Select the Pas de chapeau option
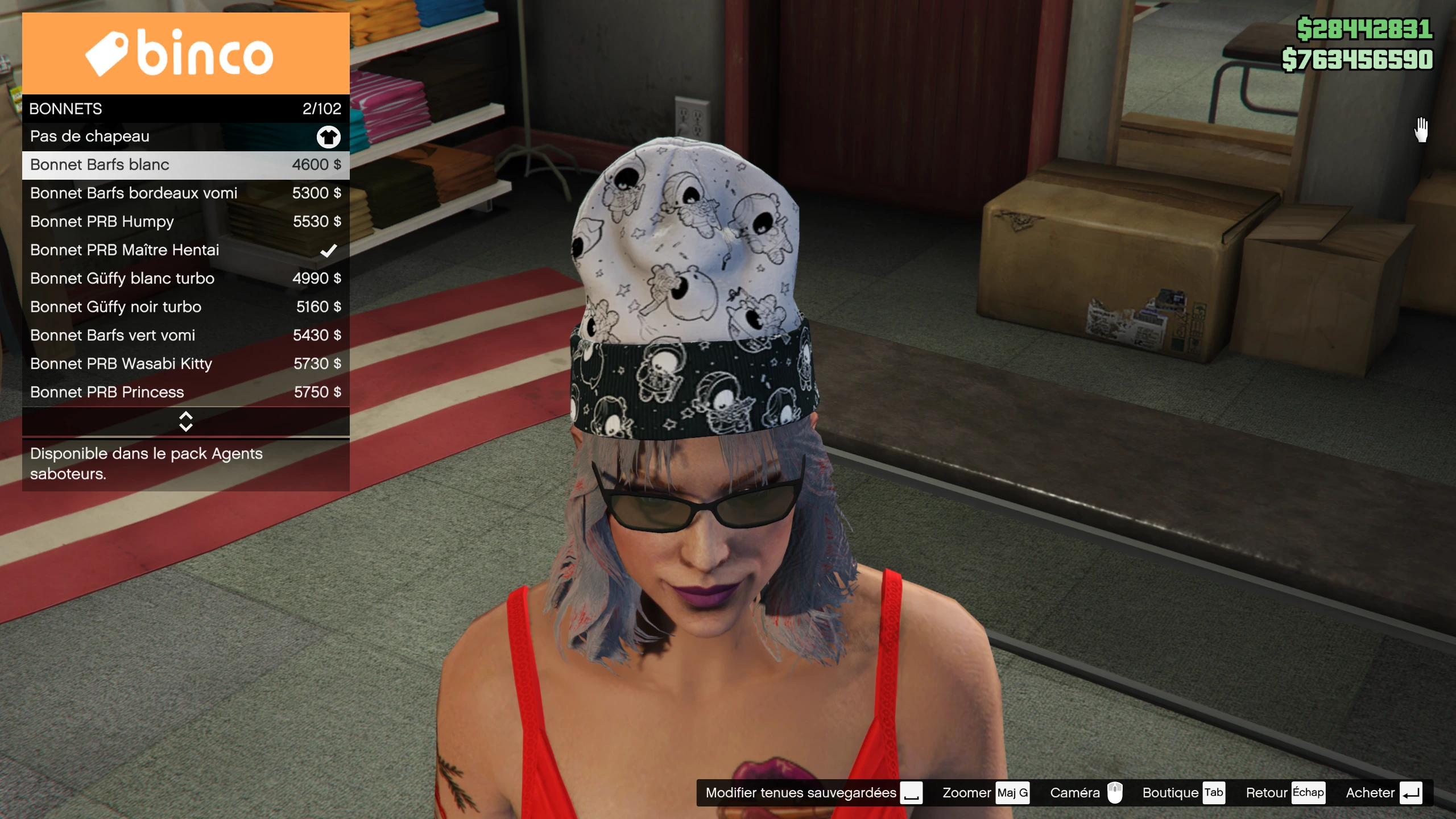Screen dimensions: 1456x819 pos(185,136)
